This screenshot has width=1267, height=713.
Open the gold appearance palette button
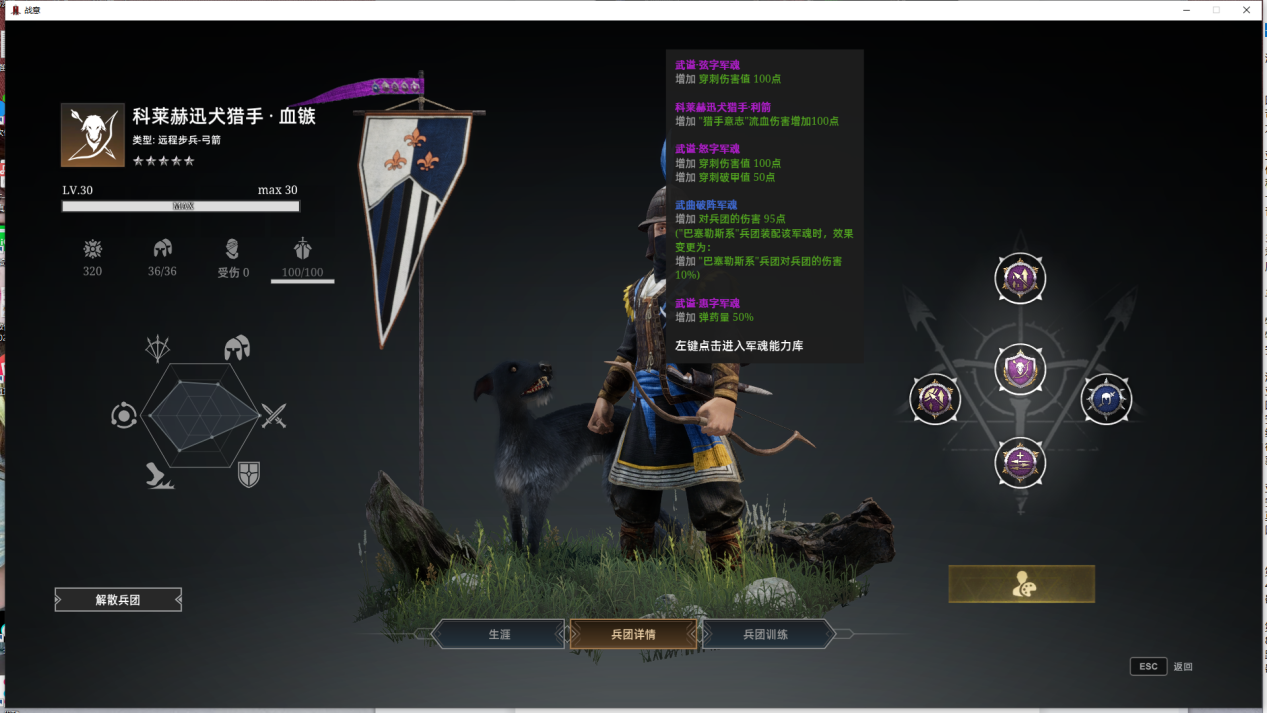1021,584
